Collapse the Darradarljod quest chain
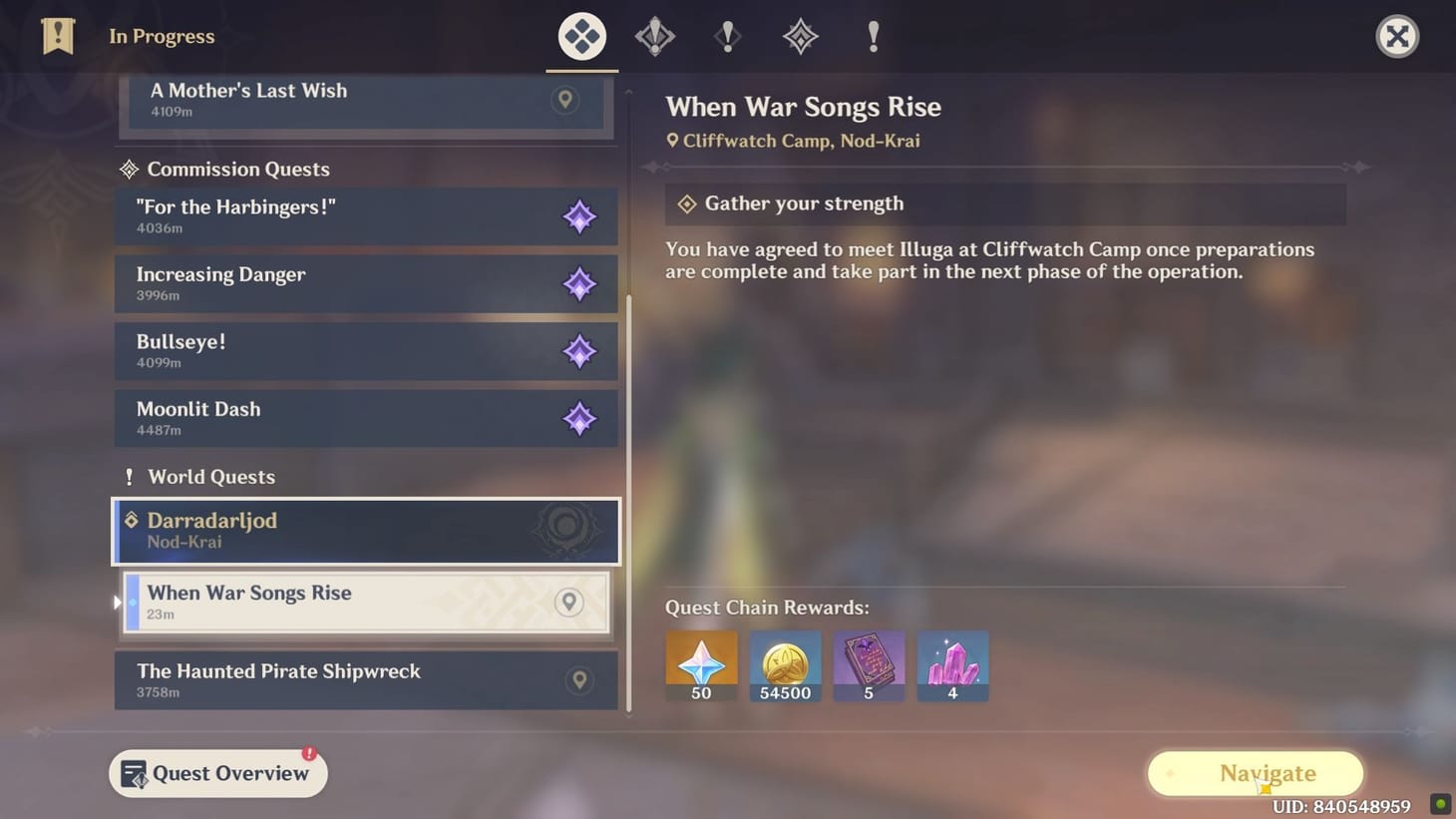Image resolution: width=1456 pixels, height=819 pixels. coord(366,531)
